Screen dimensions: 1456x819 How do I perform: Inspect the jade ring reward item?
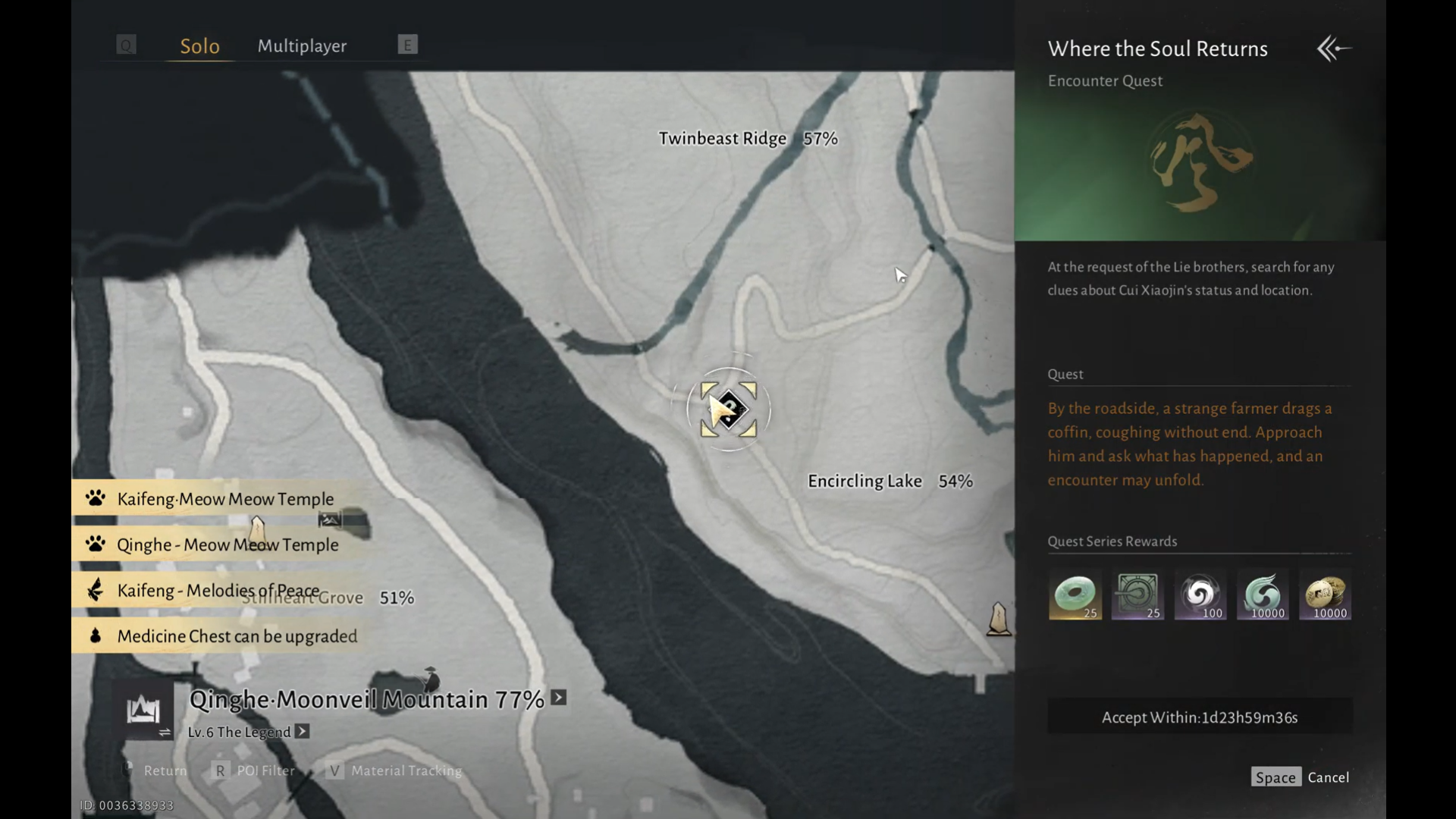point(1075,595)
